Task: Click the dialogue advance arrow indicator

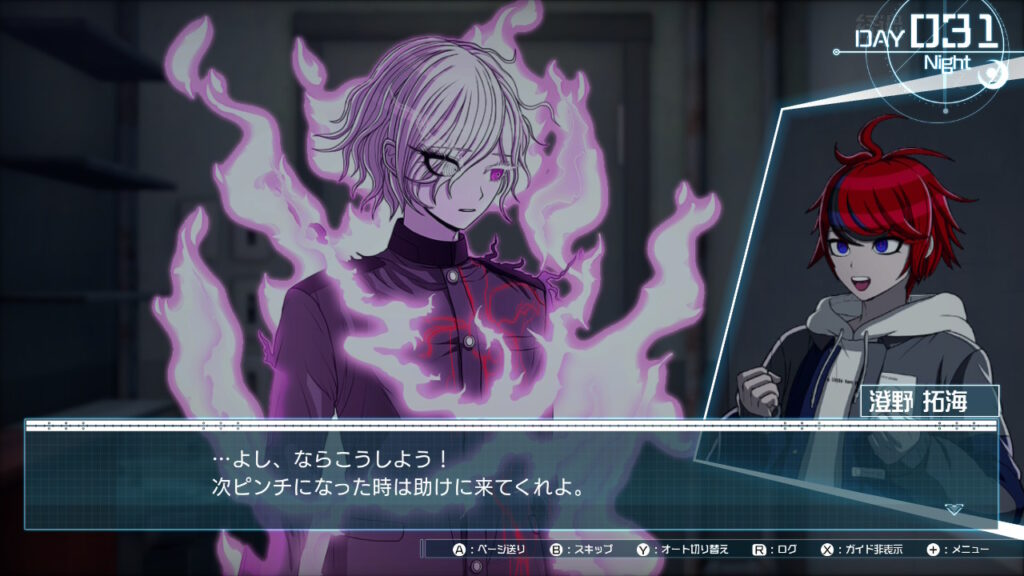Action: coord(953,509)
